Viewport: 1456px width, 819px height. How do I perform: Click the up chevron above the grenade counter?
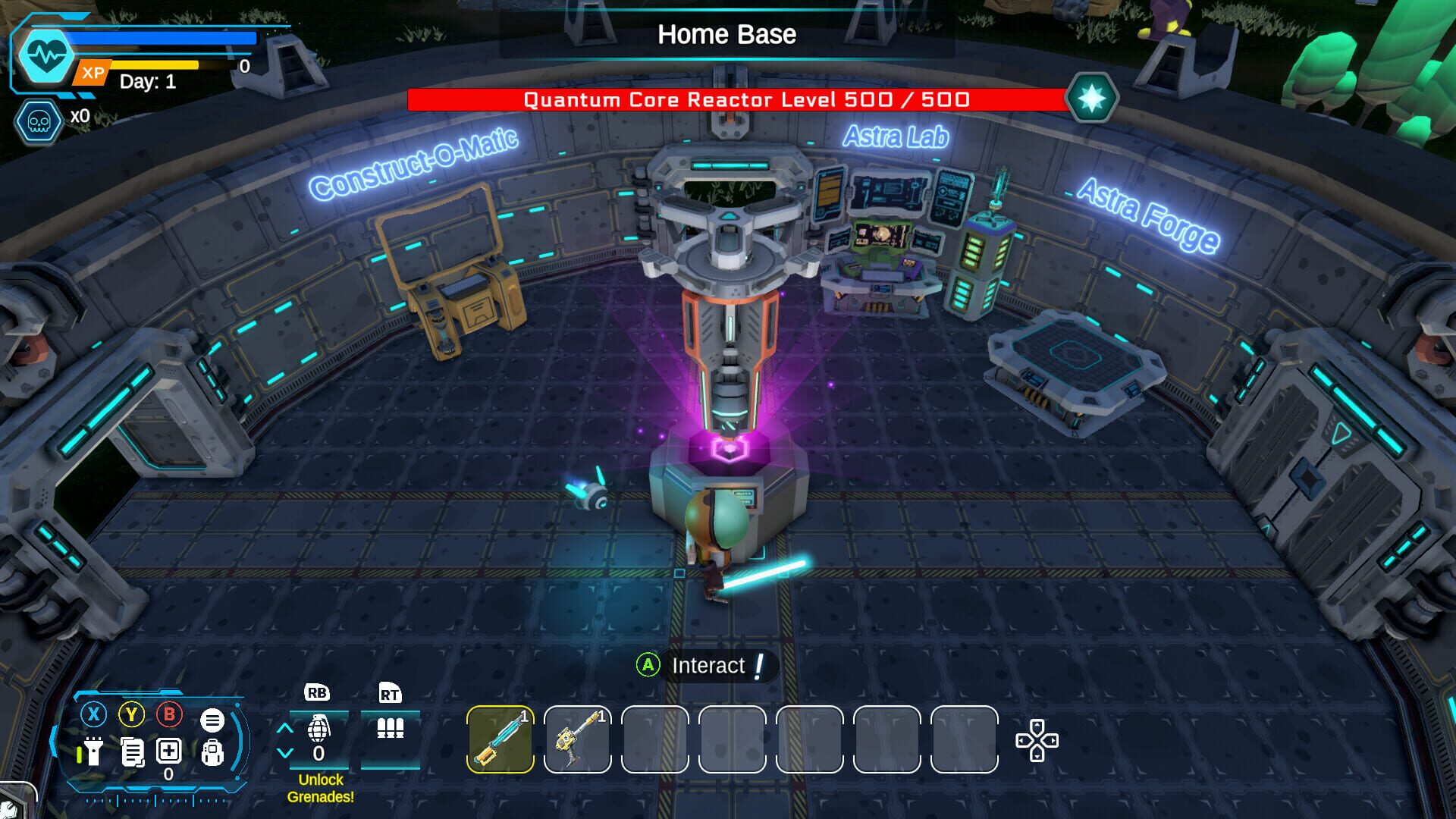tap(285, 727)
